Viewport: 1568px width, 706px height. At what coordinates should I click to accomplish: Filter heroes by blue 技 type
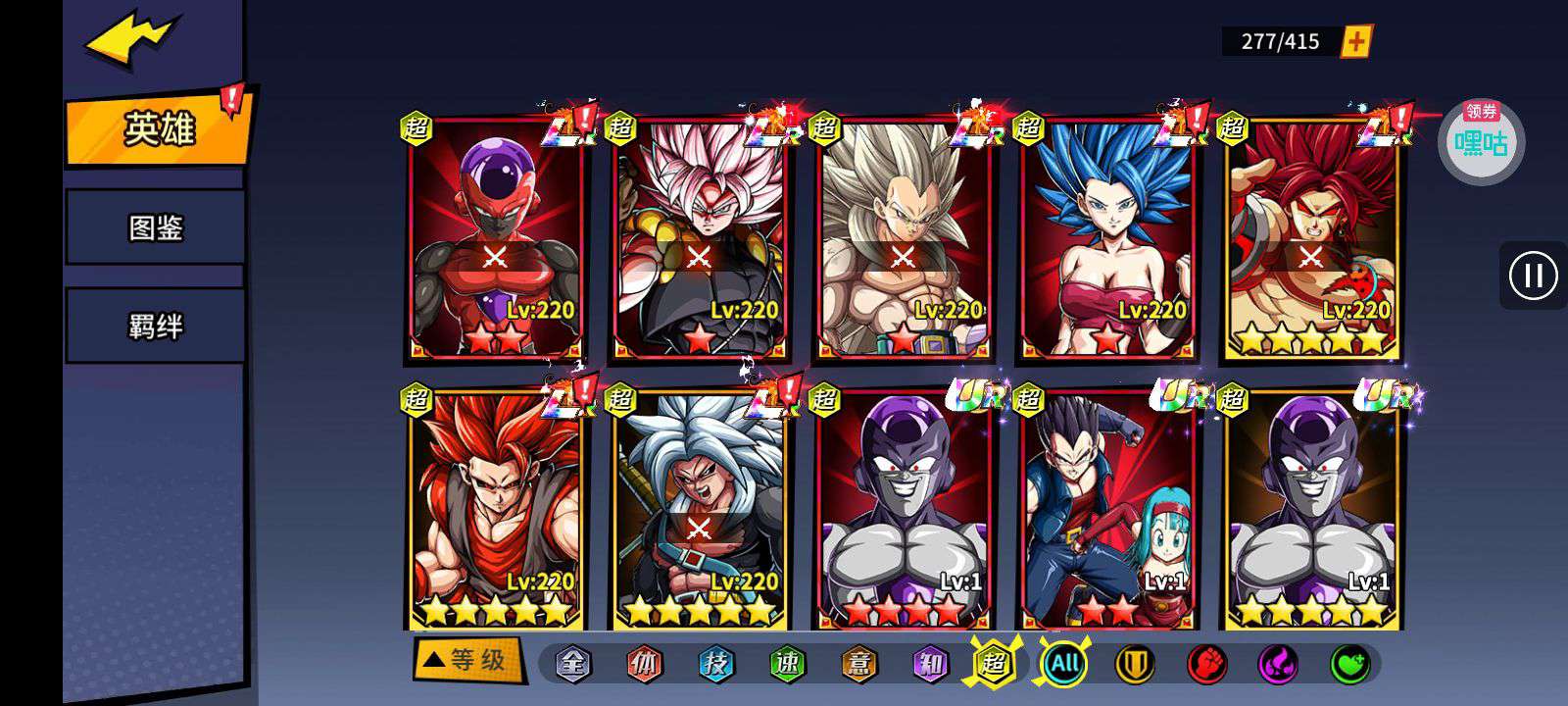tap(716, 664)
